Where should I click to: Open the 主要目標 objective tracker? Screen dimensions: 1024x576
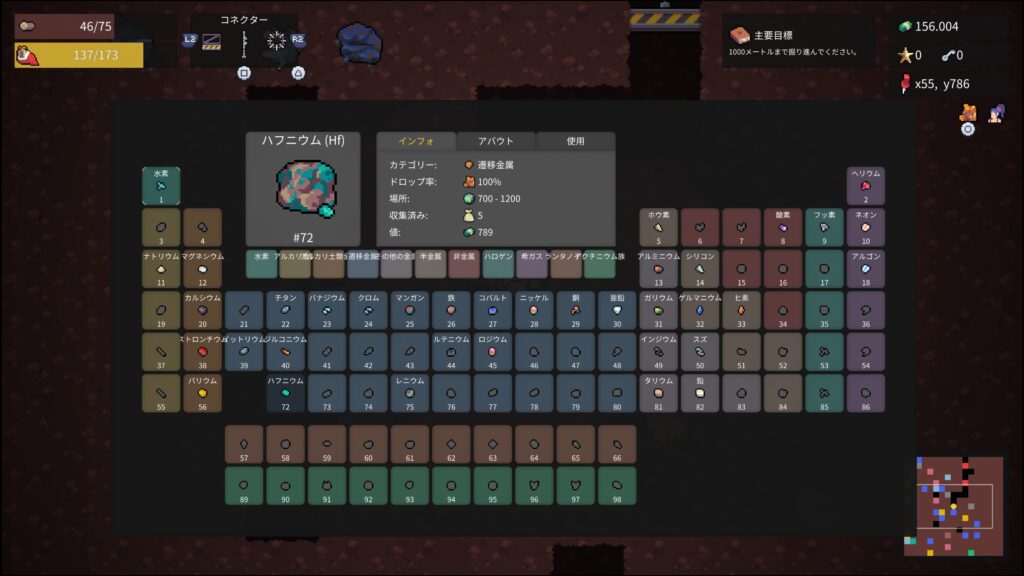pyautogui.click(x=796, y=42)
